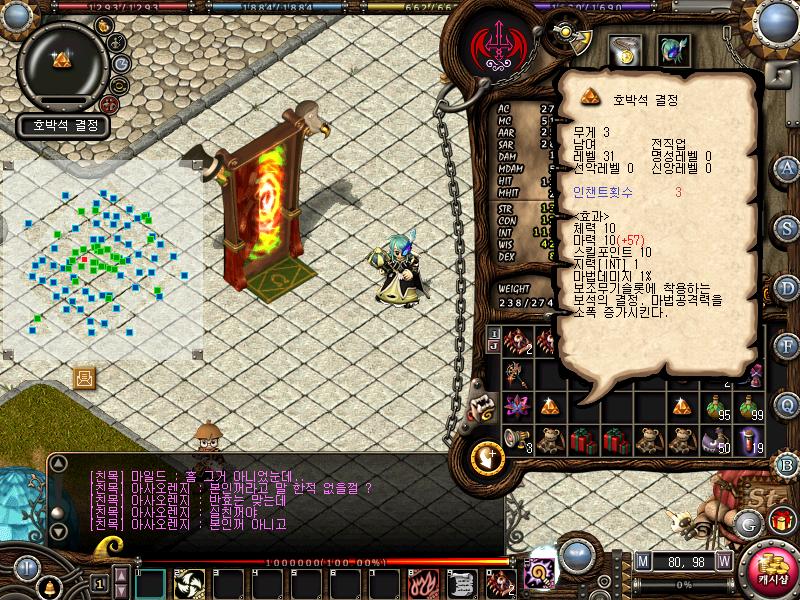Toggle the M button beside the coordinates
Image resolution: width=800 pixels, height=600 pixels.
(x=642, y=560)
